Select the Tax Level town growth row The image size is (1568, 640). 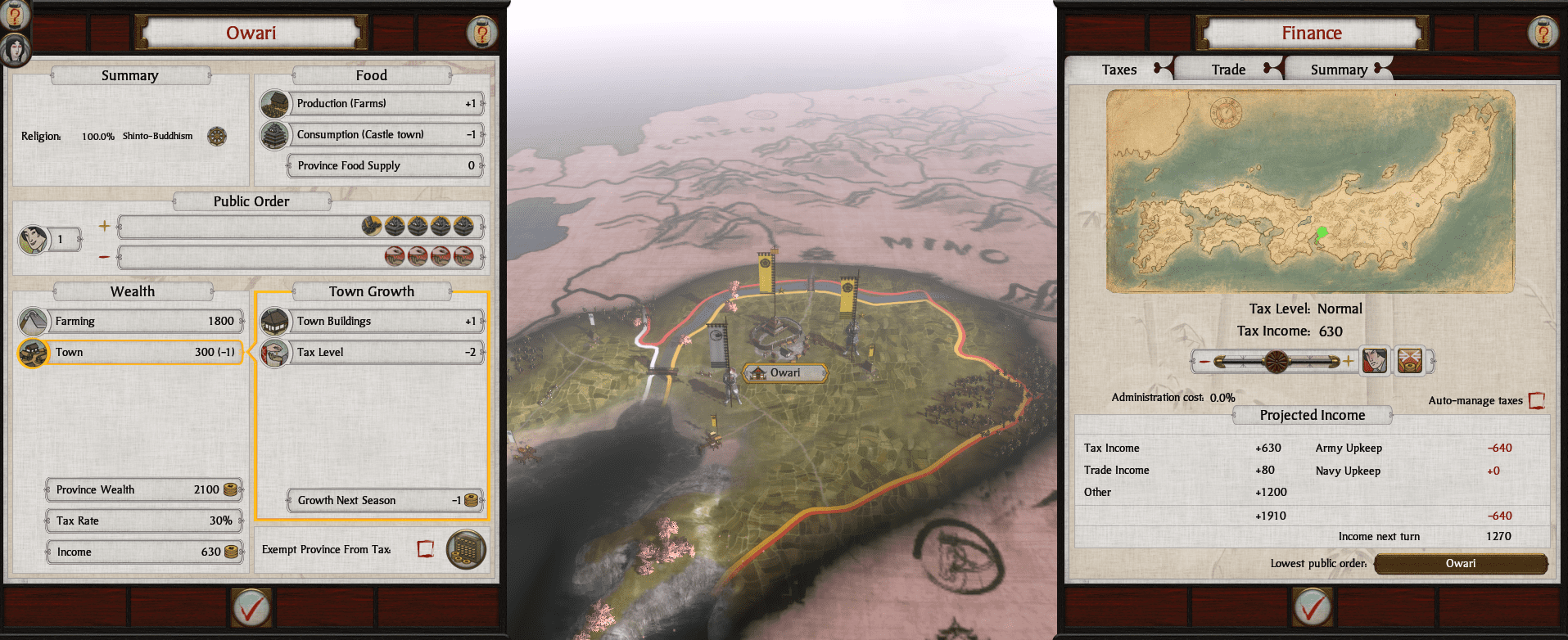[372, 353]
